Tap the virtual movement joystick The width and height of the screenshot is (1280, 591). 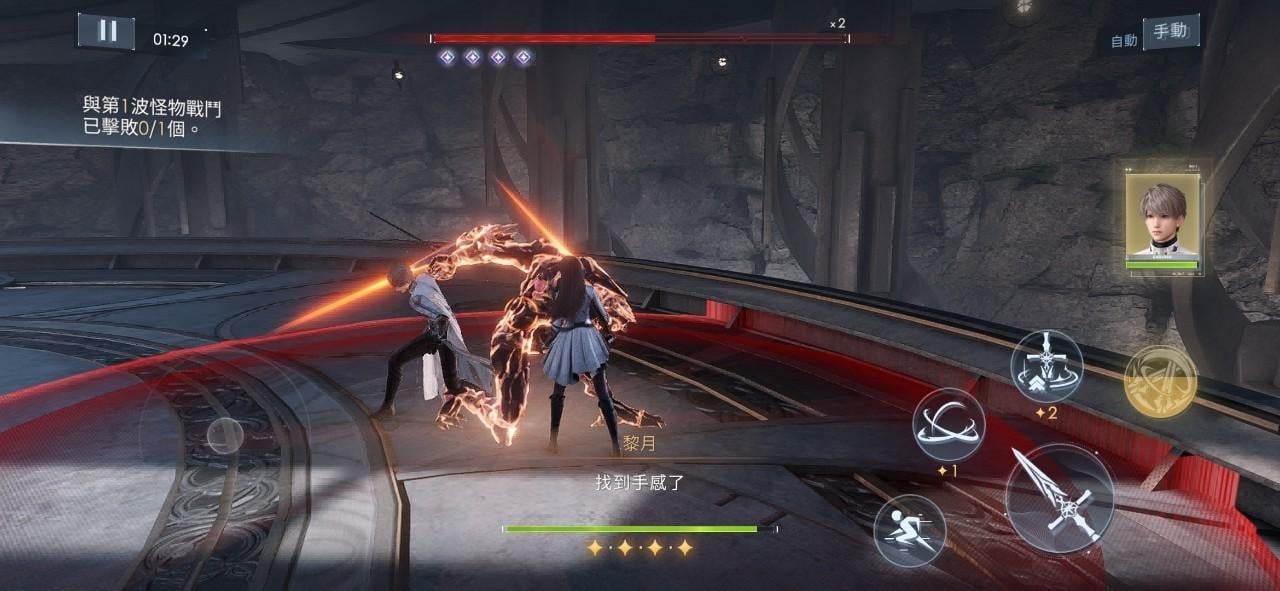coord(224,436)
